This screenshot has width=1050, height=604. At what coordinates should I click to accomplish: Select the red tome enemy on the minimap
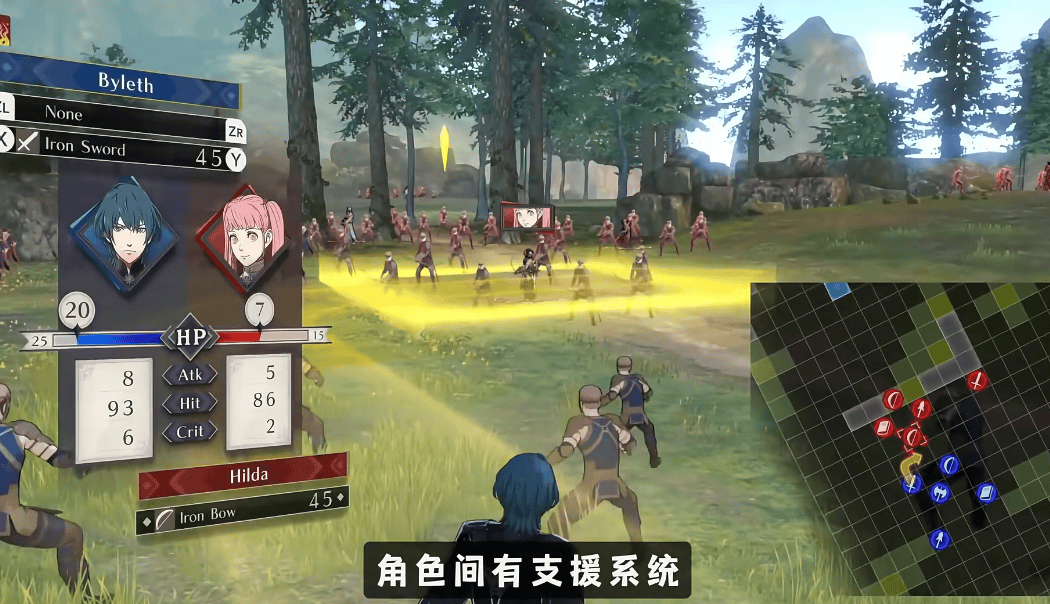[883, 428]
